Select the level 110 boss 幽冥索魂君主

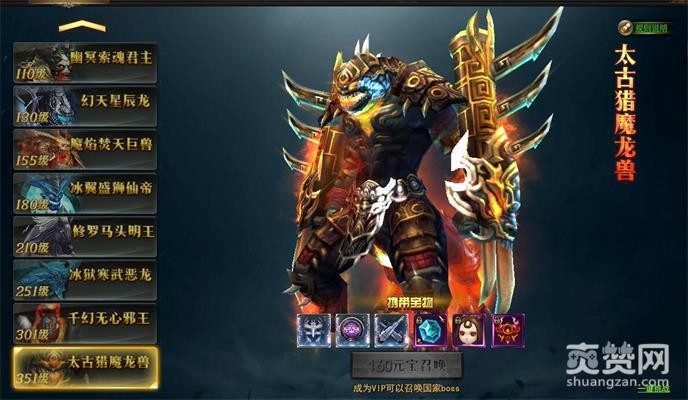[85, 62]
